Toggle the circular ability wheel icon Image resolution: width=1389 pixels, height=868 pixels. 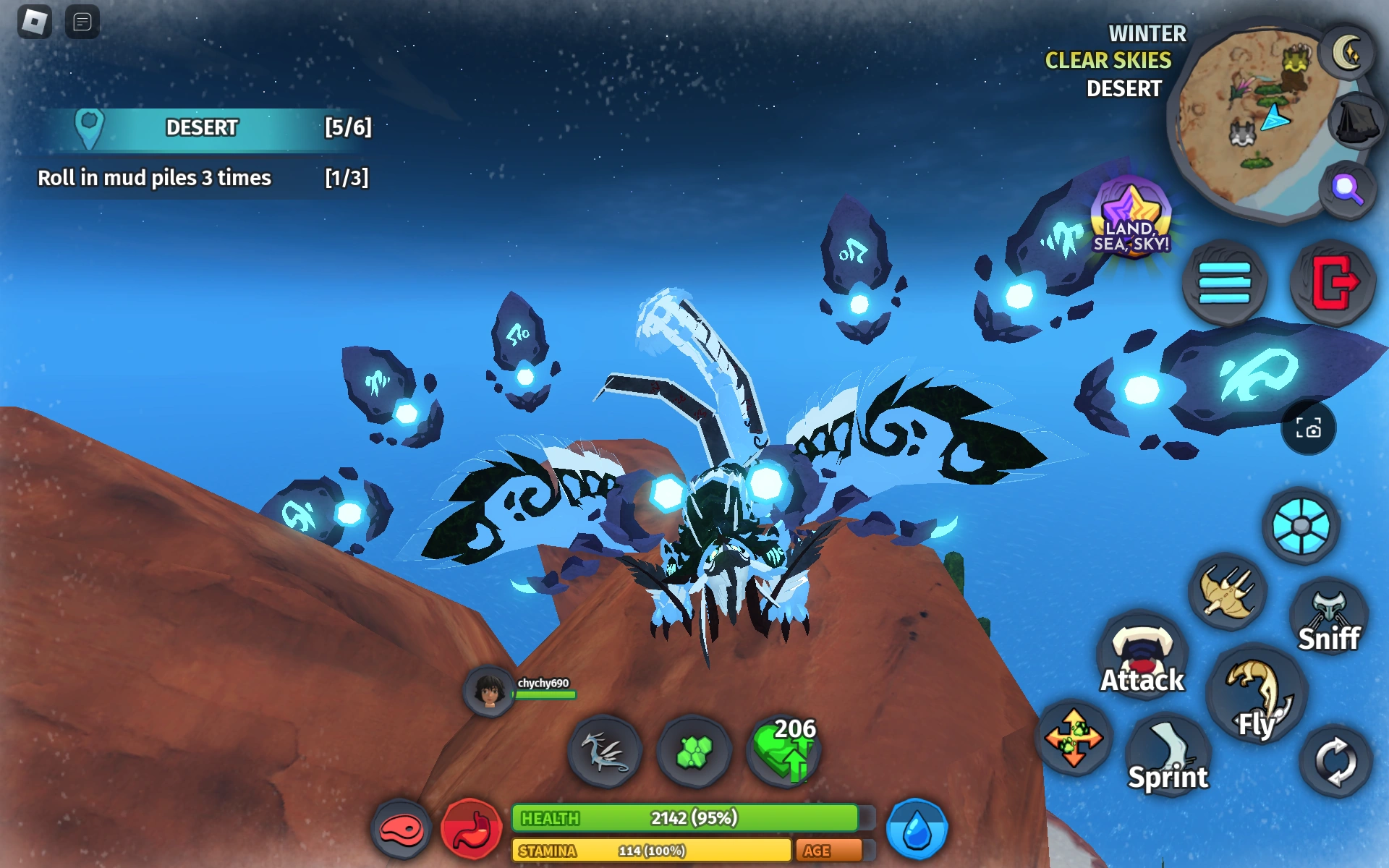[1302, 526]
